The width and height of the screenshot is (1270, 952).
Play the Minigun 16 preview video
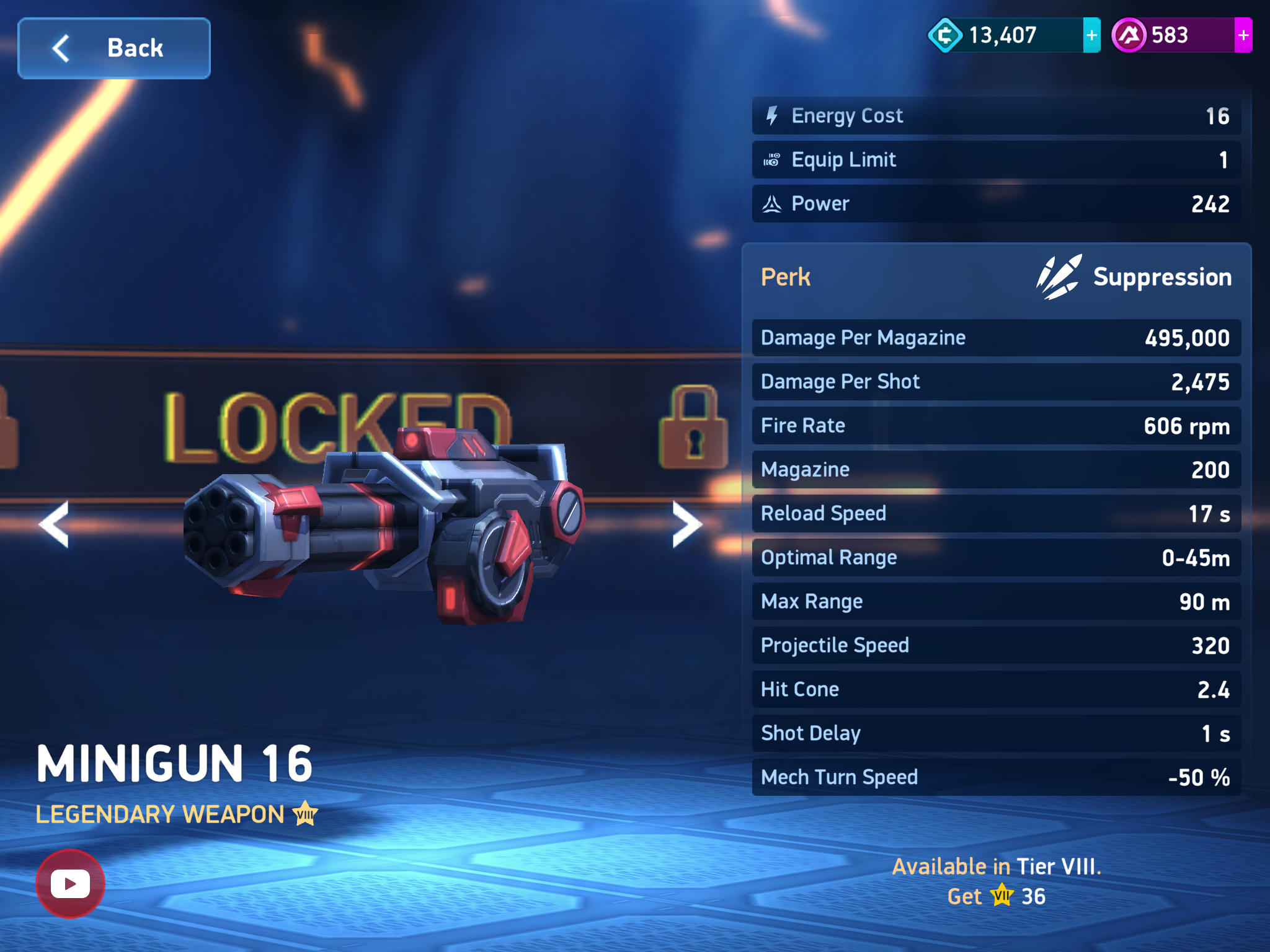70,883
